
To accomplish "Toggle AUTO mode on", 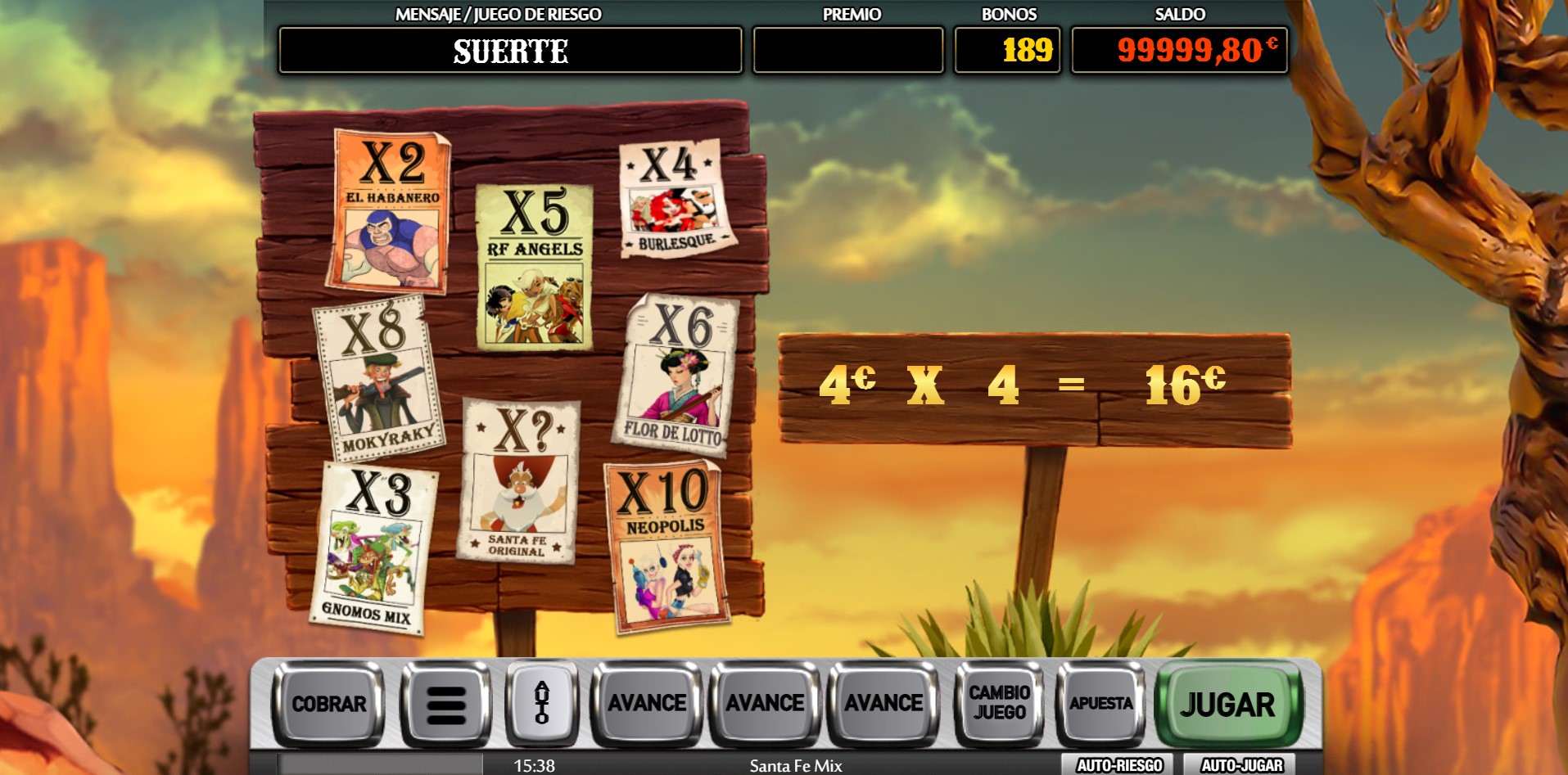I will point(543,704).
